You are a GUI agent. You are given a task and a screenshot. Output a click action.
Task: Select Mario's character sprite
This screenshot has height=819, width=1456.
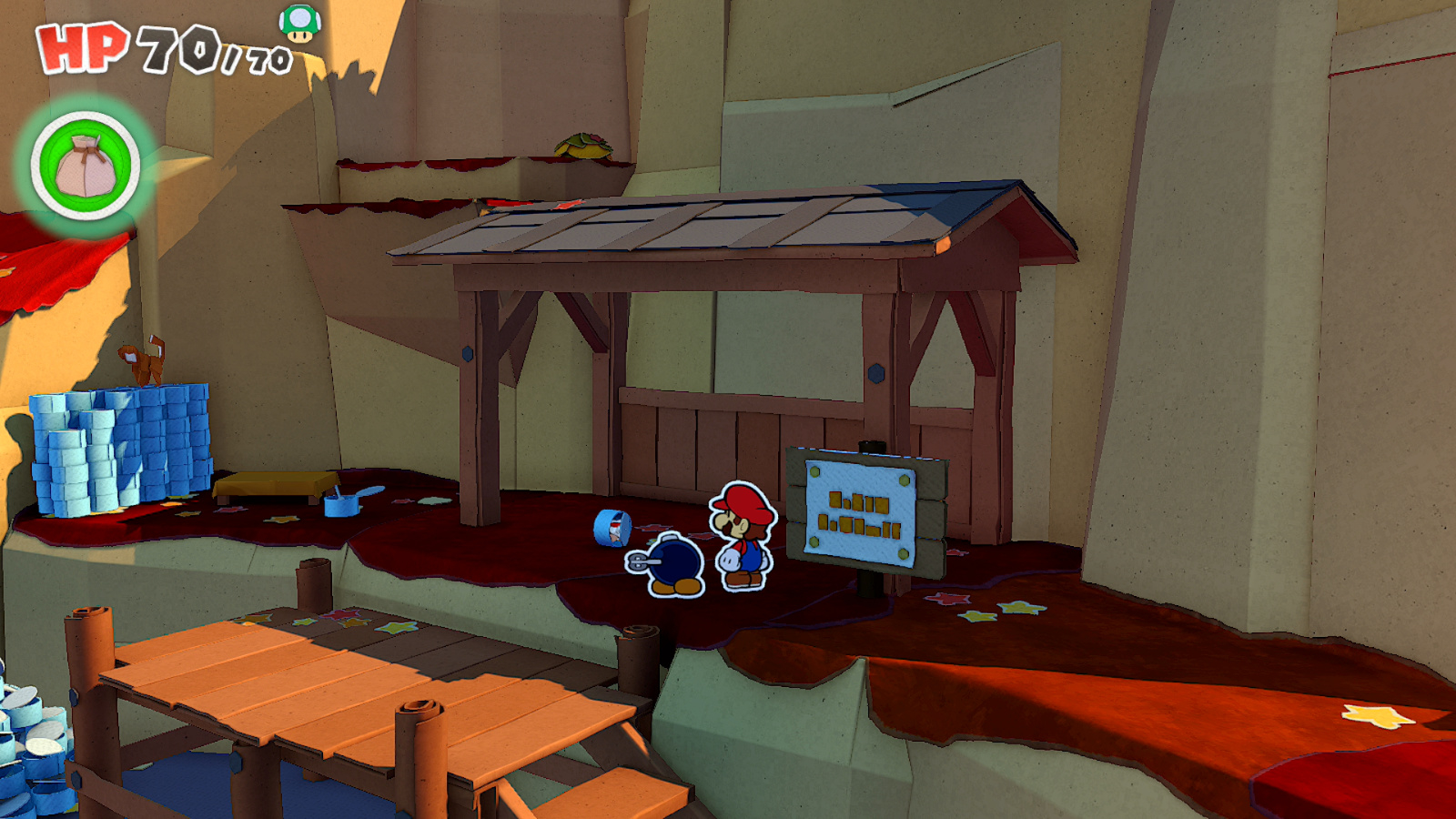[x=743, y=537]
